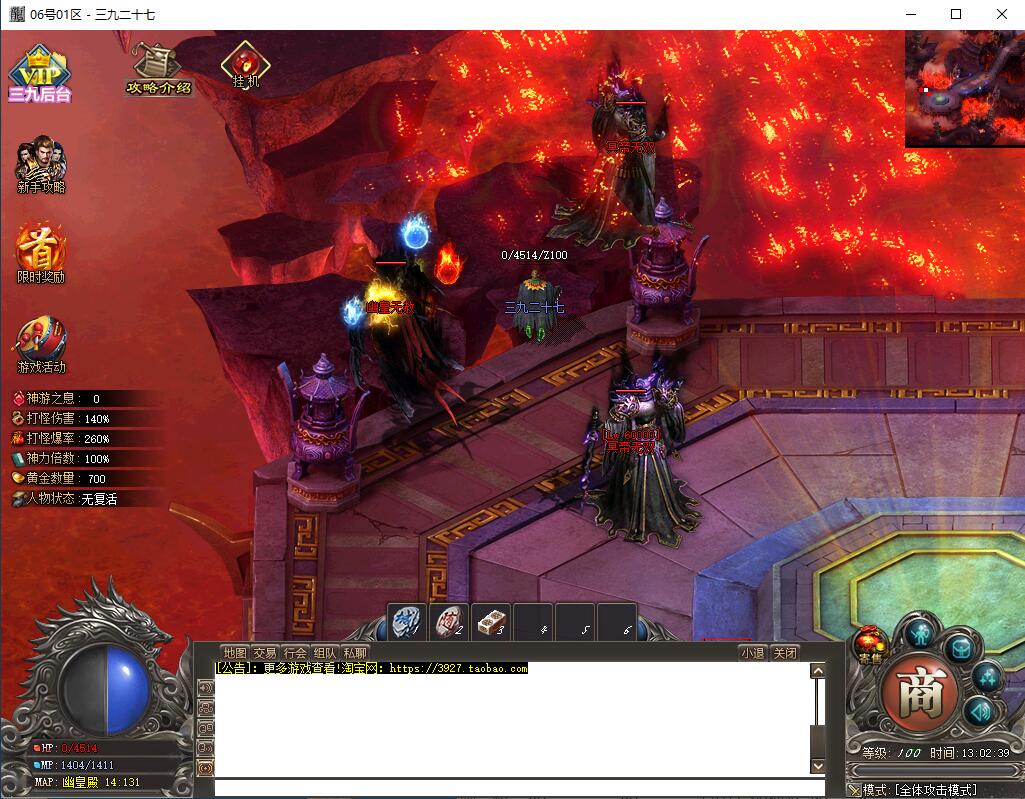Open the 新手攻略 beginner guide
This screenshot has width=1025, height=799.
pos(41,165)
